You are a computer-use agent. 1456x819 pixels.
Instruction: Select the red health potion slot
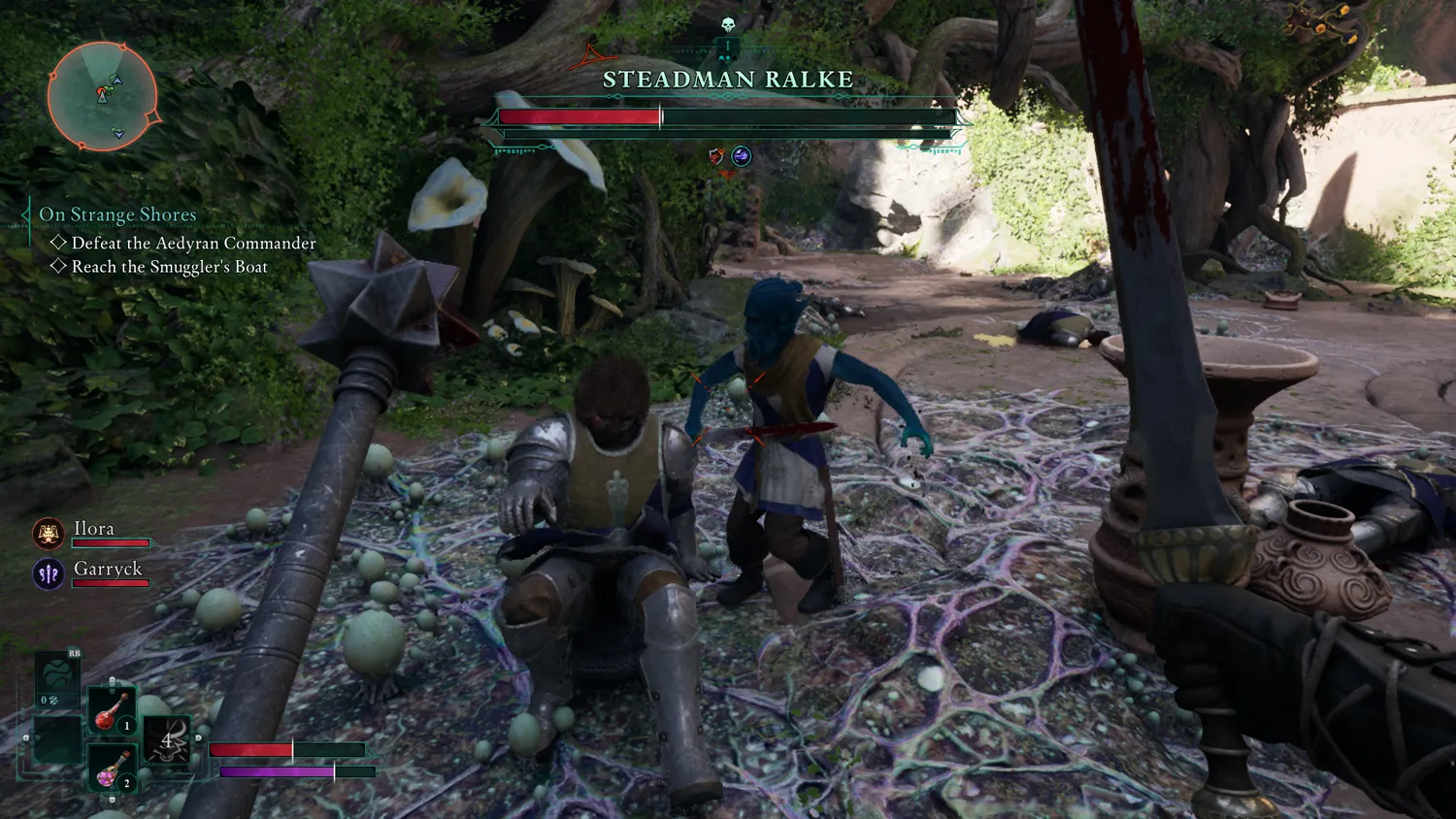111,711
